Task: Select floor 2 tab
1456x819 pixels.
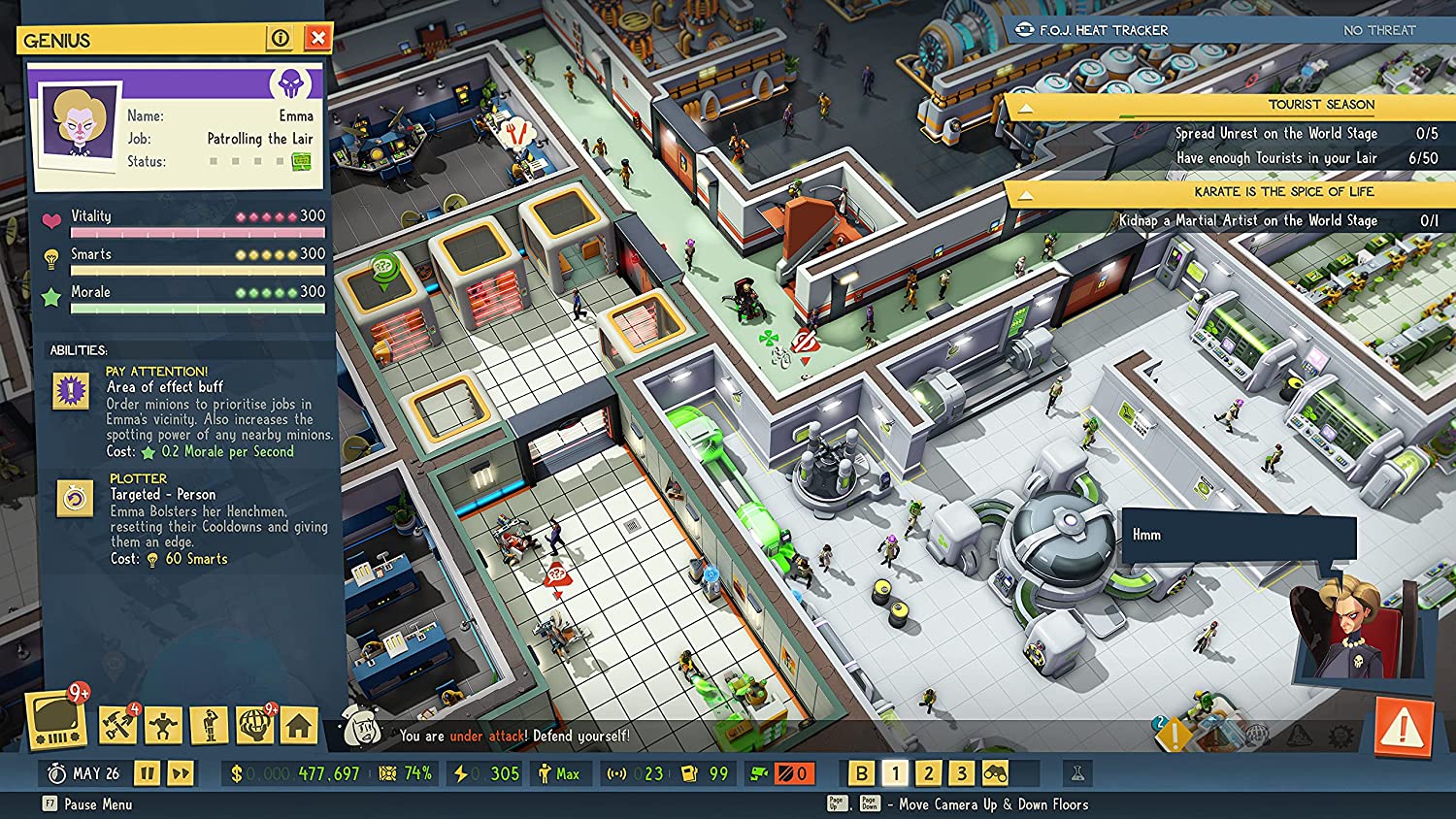Action: (x=928, y=773)
